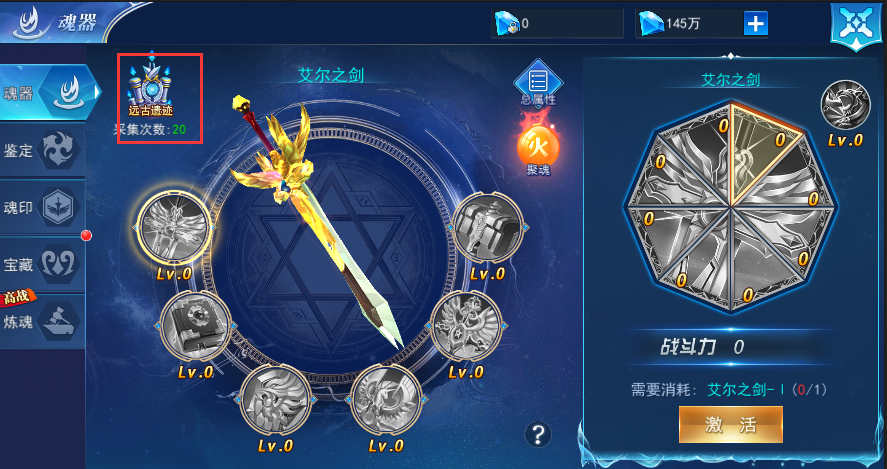Select the glowing winged soul medallion

coord(173,225)
